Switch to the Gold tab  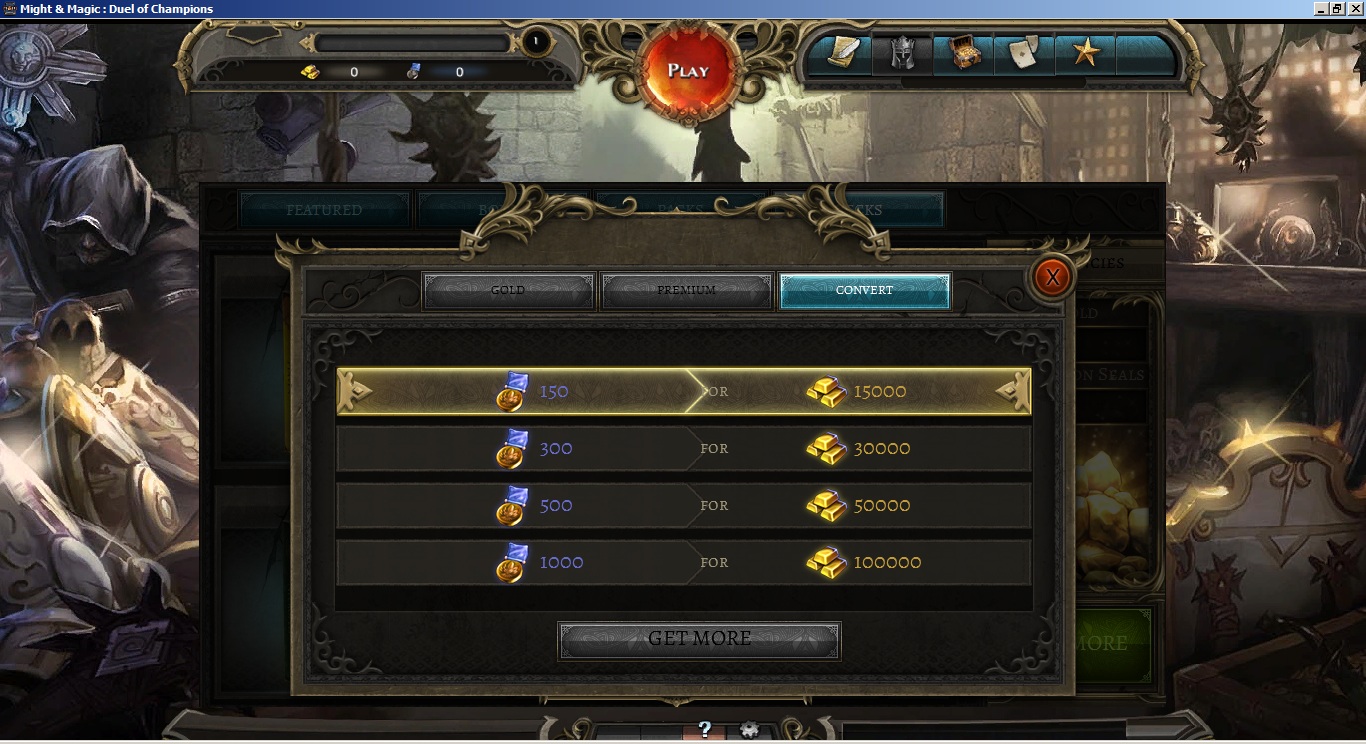(x=509, y=291)
